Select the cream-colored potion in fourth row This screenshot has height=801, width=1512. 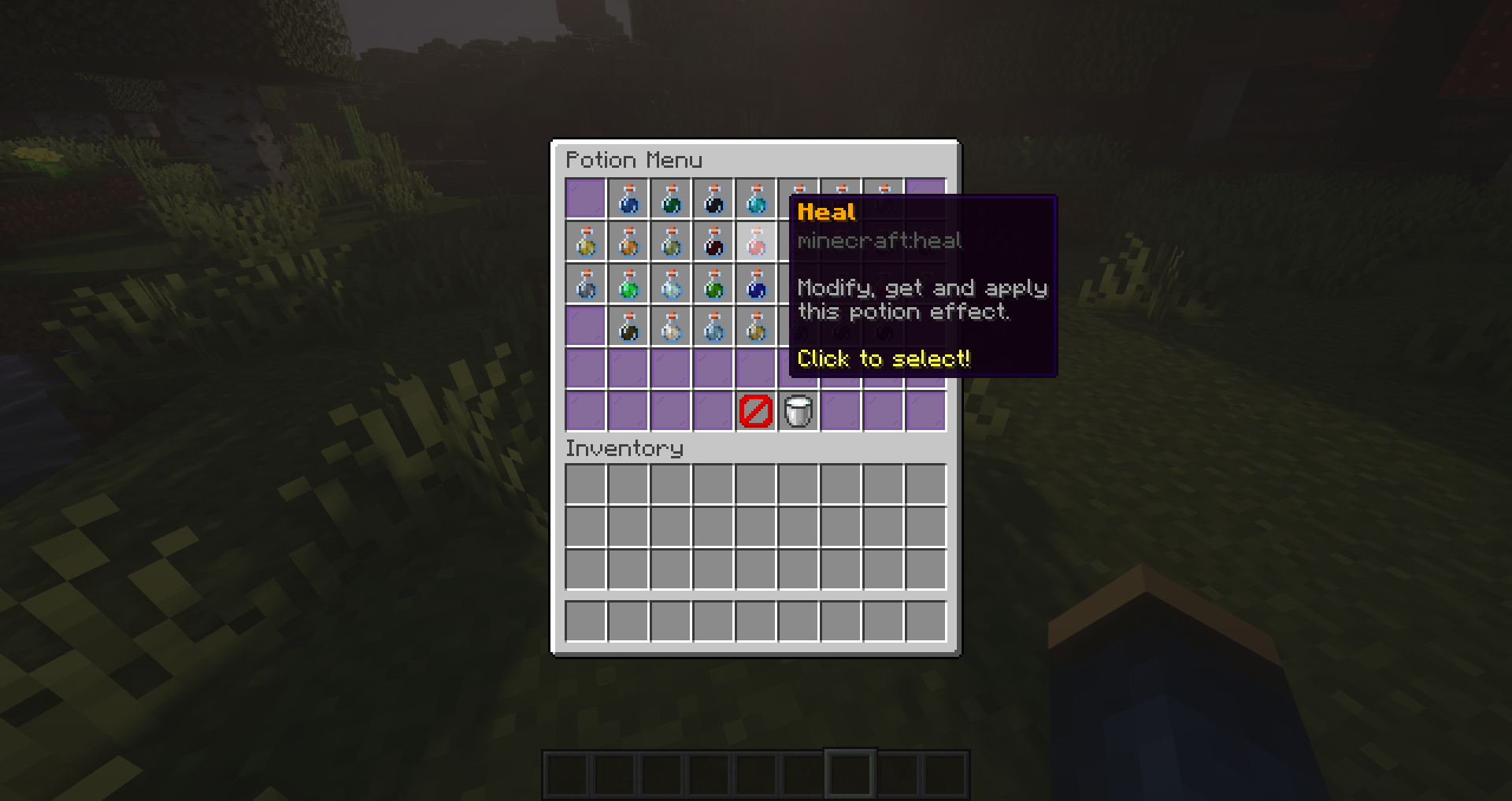tap(670, 327)
